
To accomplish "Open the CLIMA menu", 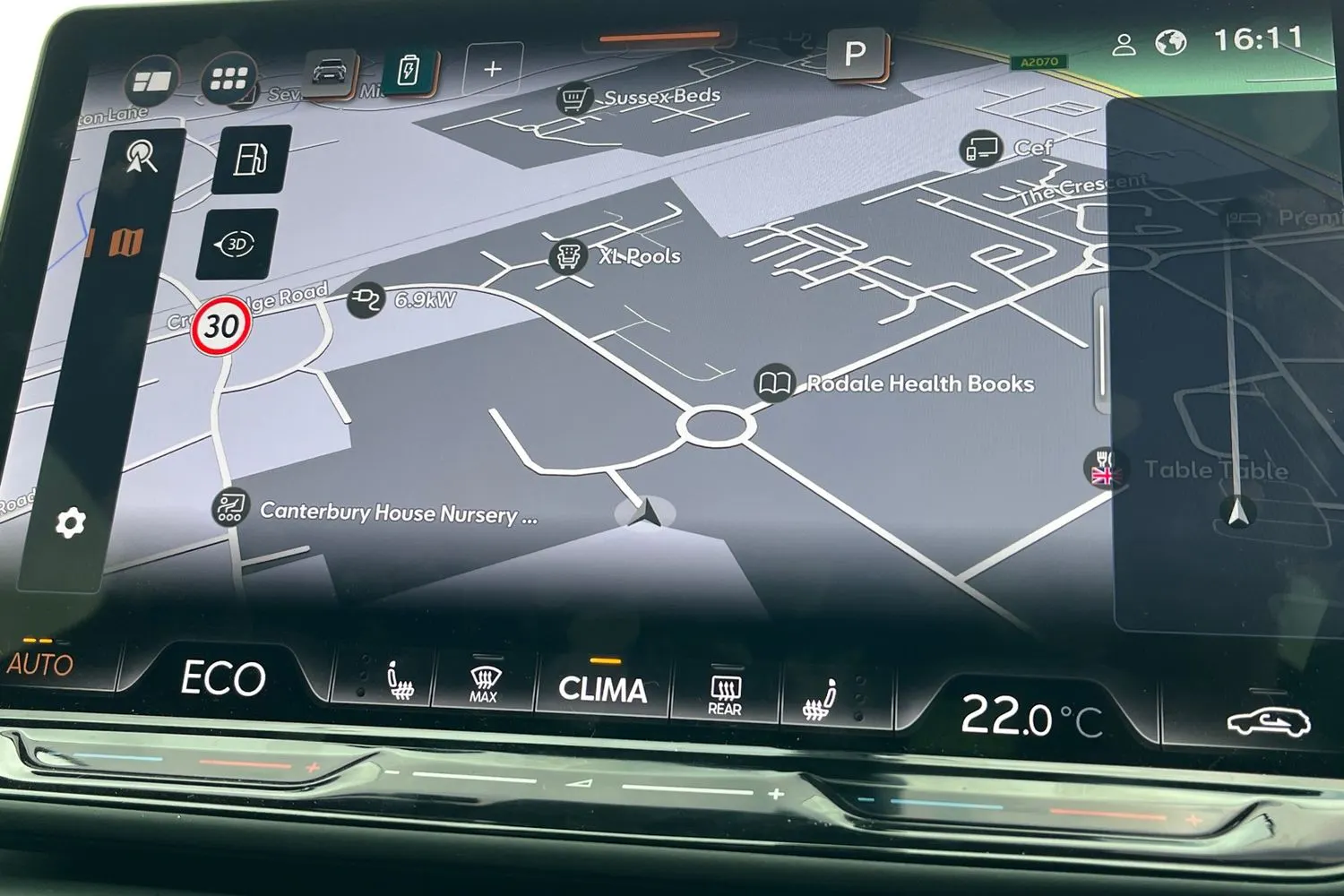I will click(602, 688).
